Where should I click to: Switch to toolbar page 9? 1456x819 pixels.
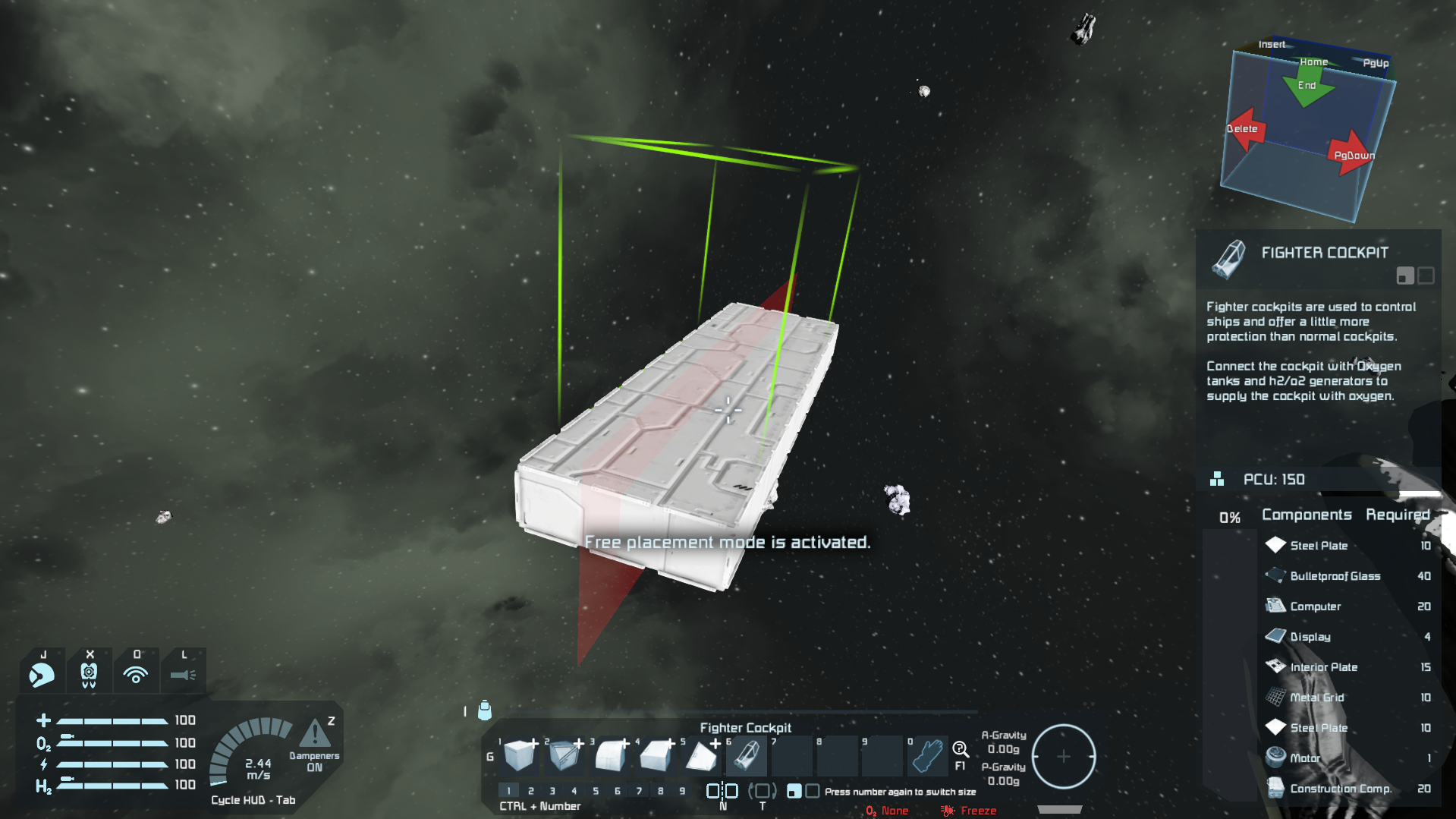682,791
